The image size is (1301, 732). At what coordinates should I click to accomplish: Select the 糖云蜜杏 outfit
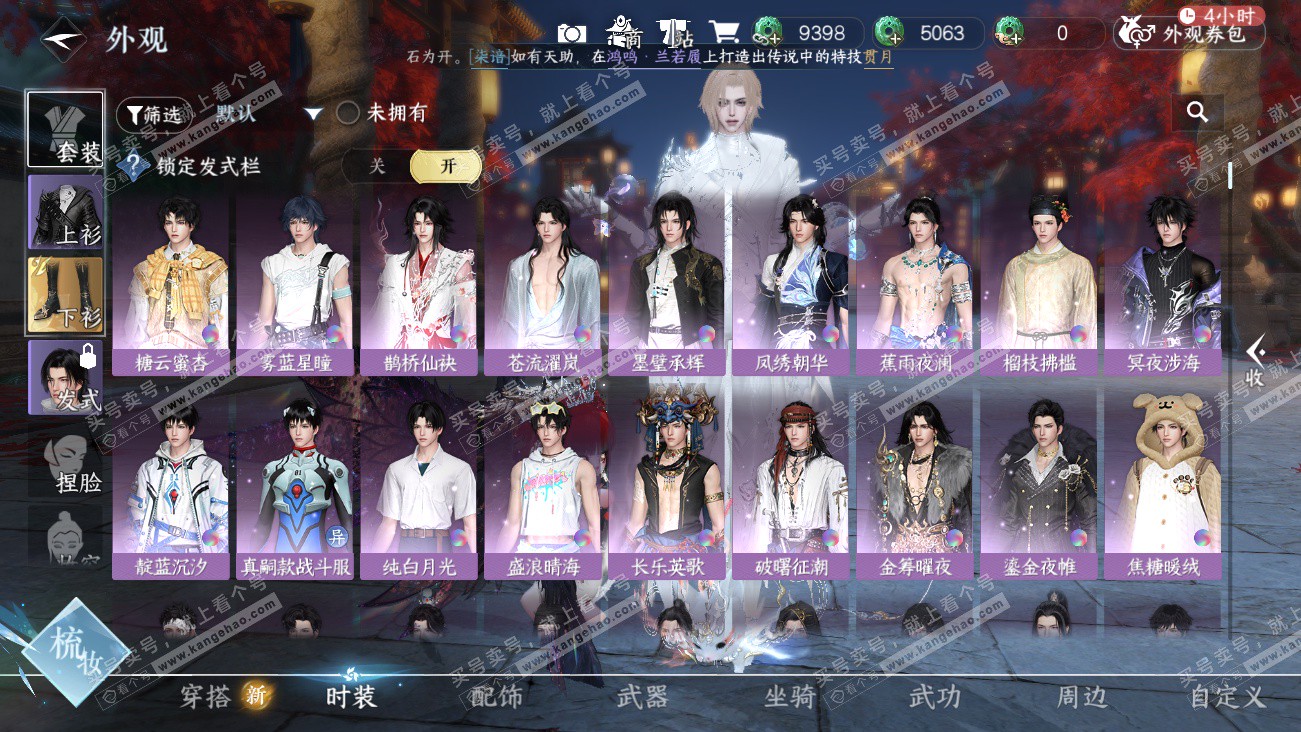[x=170, y=285]
